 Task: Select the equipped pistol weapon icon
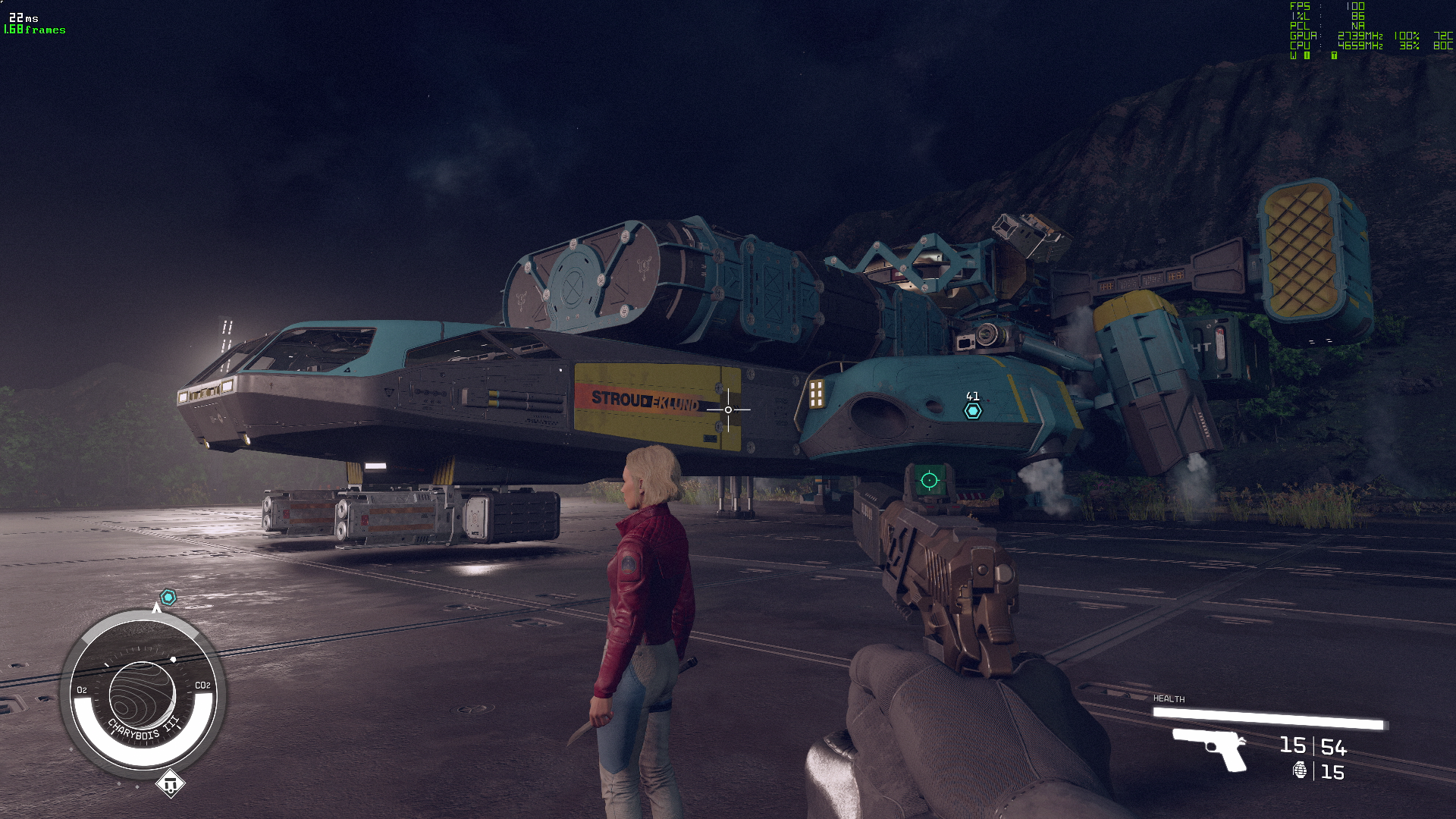(x=1210, y=748)
